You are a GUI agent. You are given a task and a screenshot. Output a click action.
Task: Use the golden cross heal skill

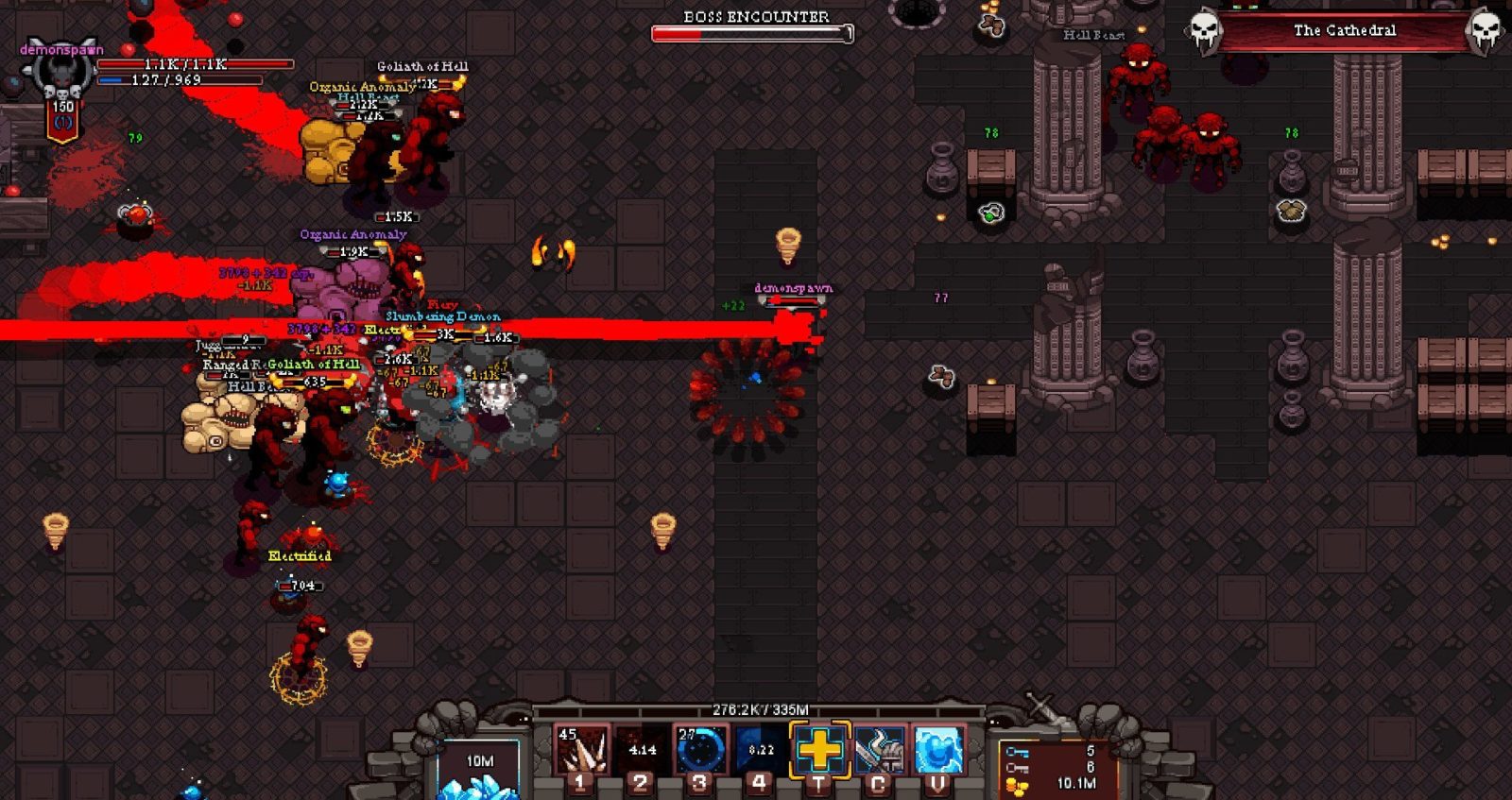pos(819,750)
